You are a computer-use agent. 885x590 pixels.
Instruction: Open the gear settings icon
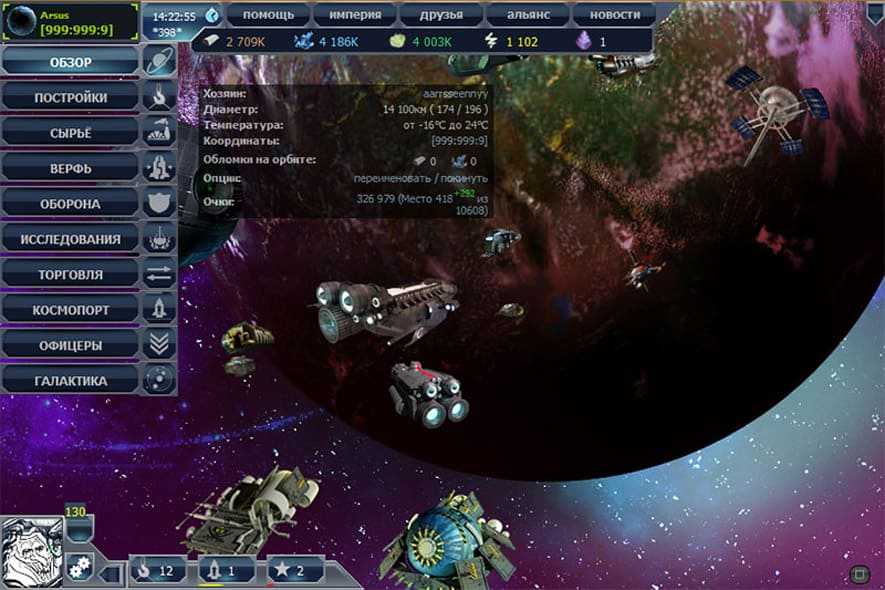[x=80, y=565]
